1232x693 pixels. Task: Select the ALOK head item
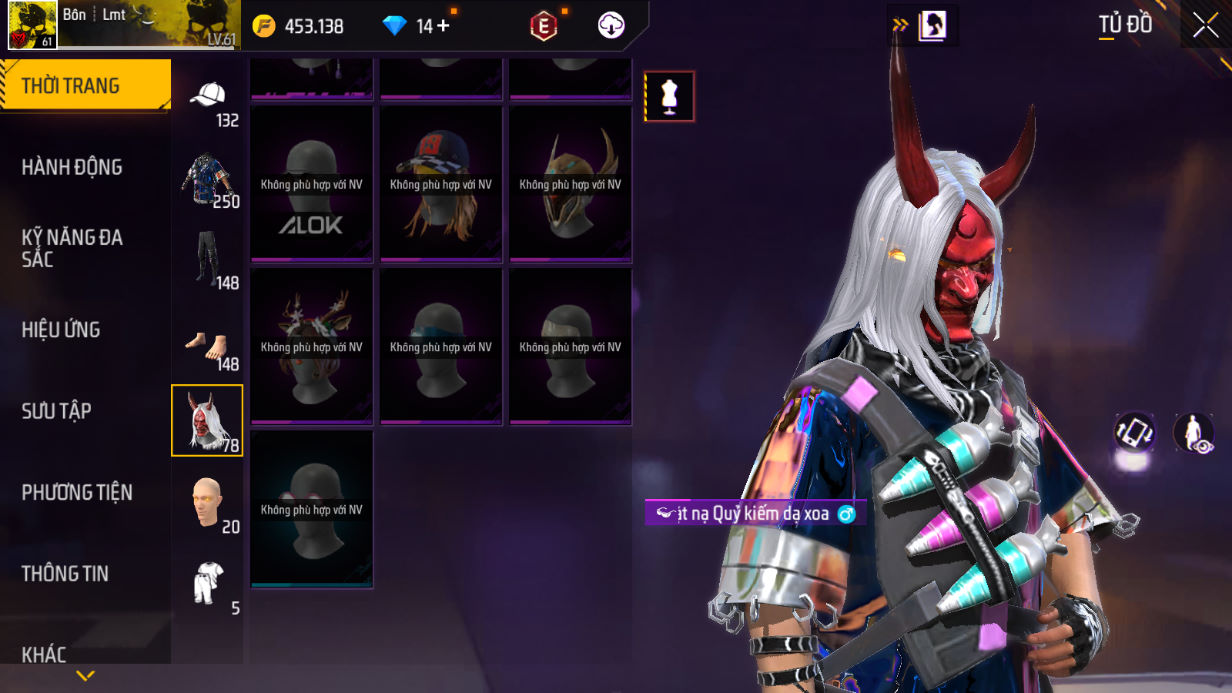(x=312, y=183)
